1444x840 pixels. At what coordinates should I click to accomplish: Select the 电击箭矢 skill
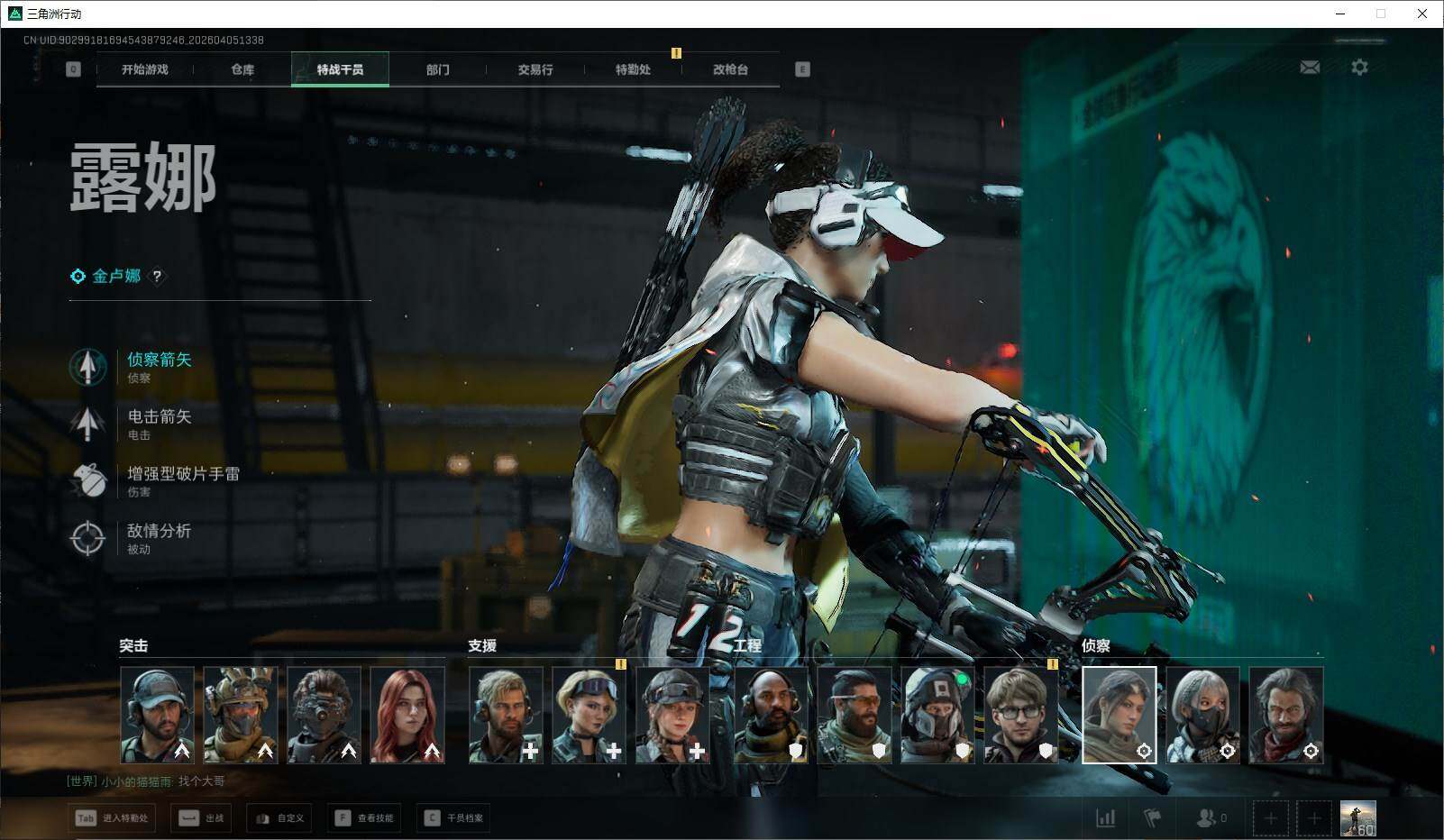(159, 417)
